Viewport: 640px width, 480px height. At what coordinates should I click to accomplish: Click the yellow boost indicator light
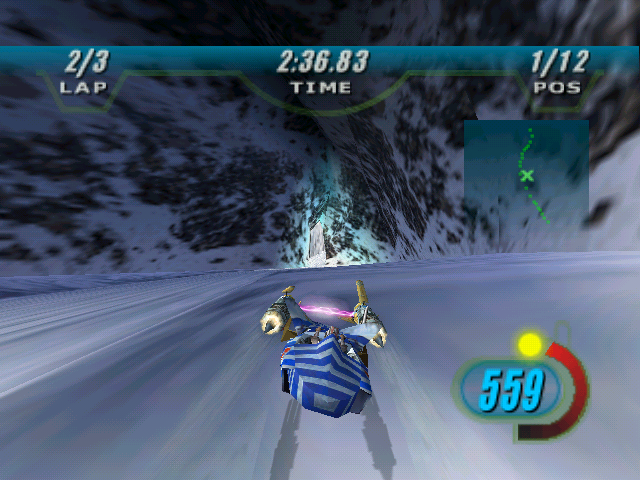529,345
